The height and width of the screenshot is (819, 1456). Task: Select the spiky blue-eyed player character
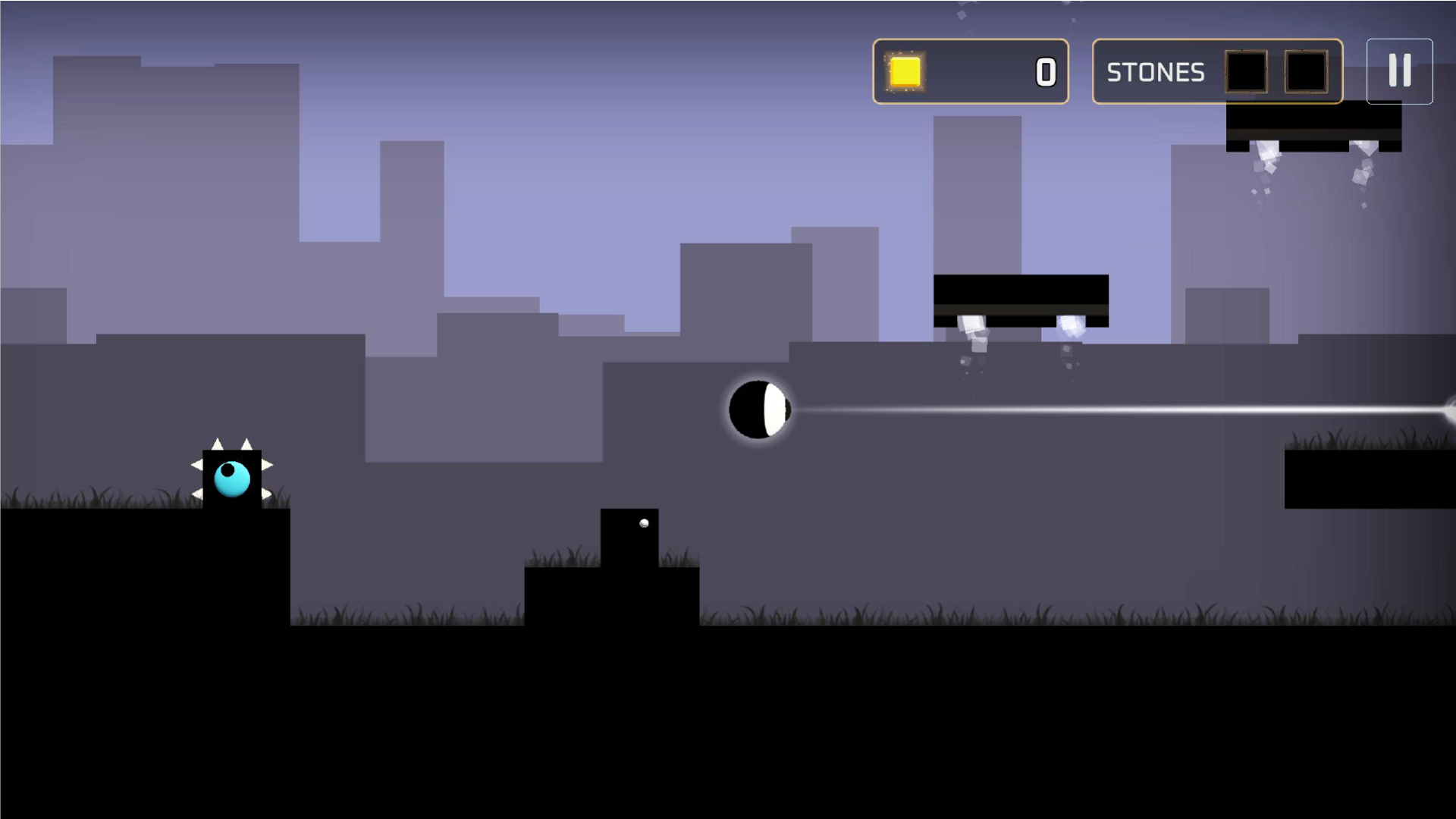(x=231, y=478)
